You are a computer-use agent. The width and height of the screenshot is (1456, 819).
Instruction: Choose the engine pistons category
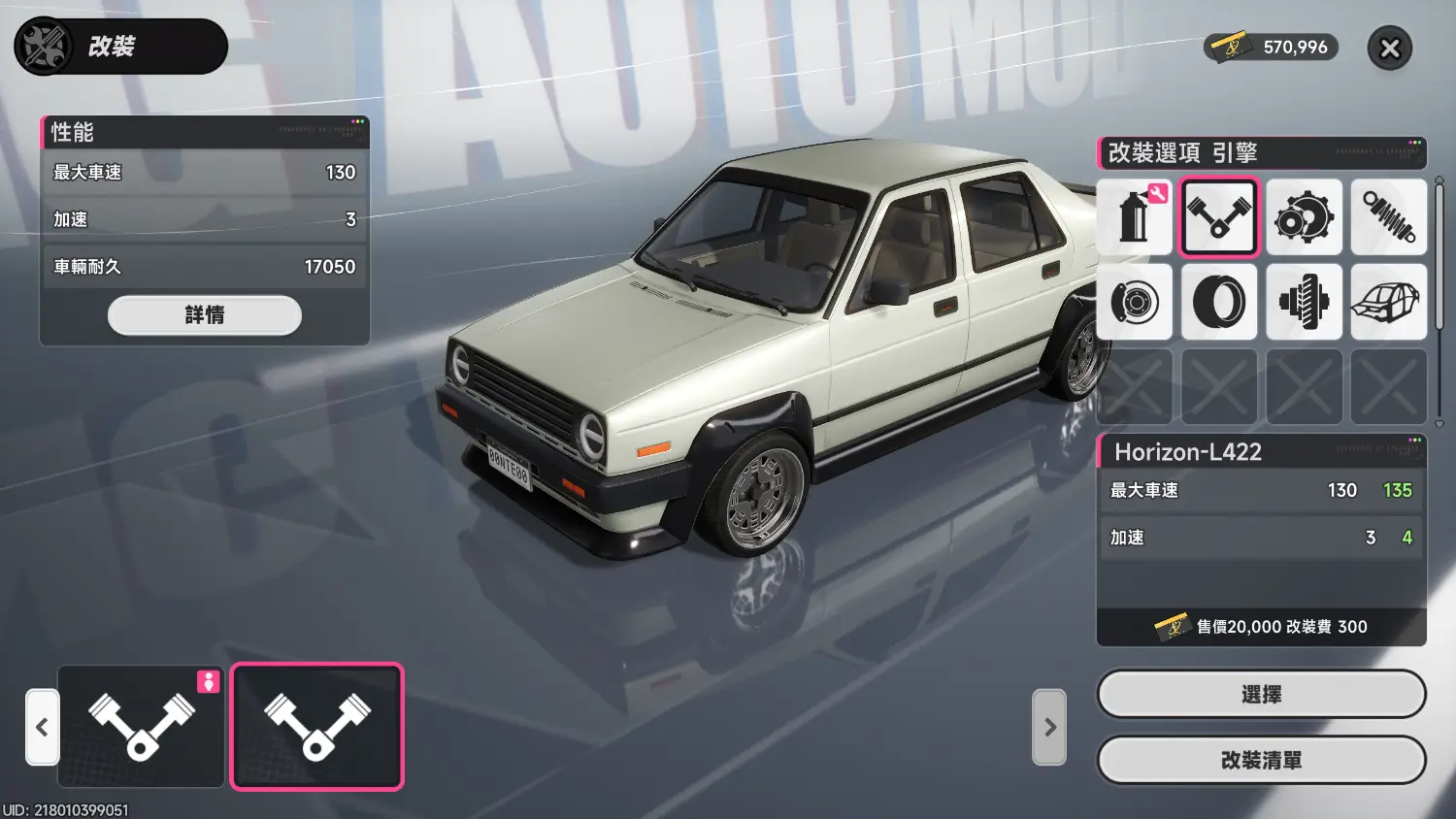[1219, 217]
